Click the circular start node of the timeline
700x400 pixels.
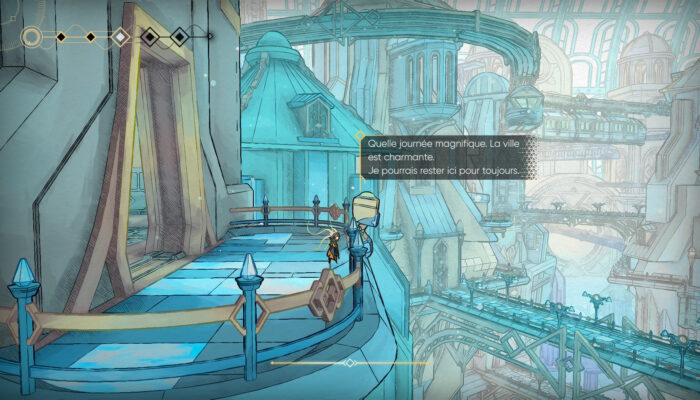click(32, 38)
